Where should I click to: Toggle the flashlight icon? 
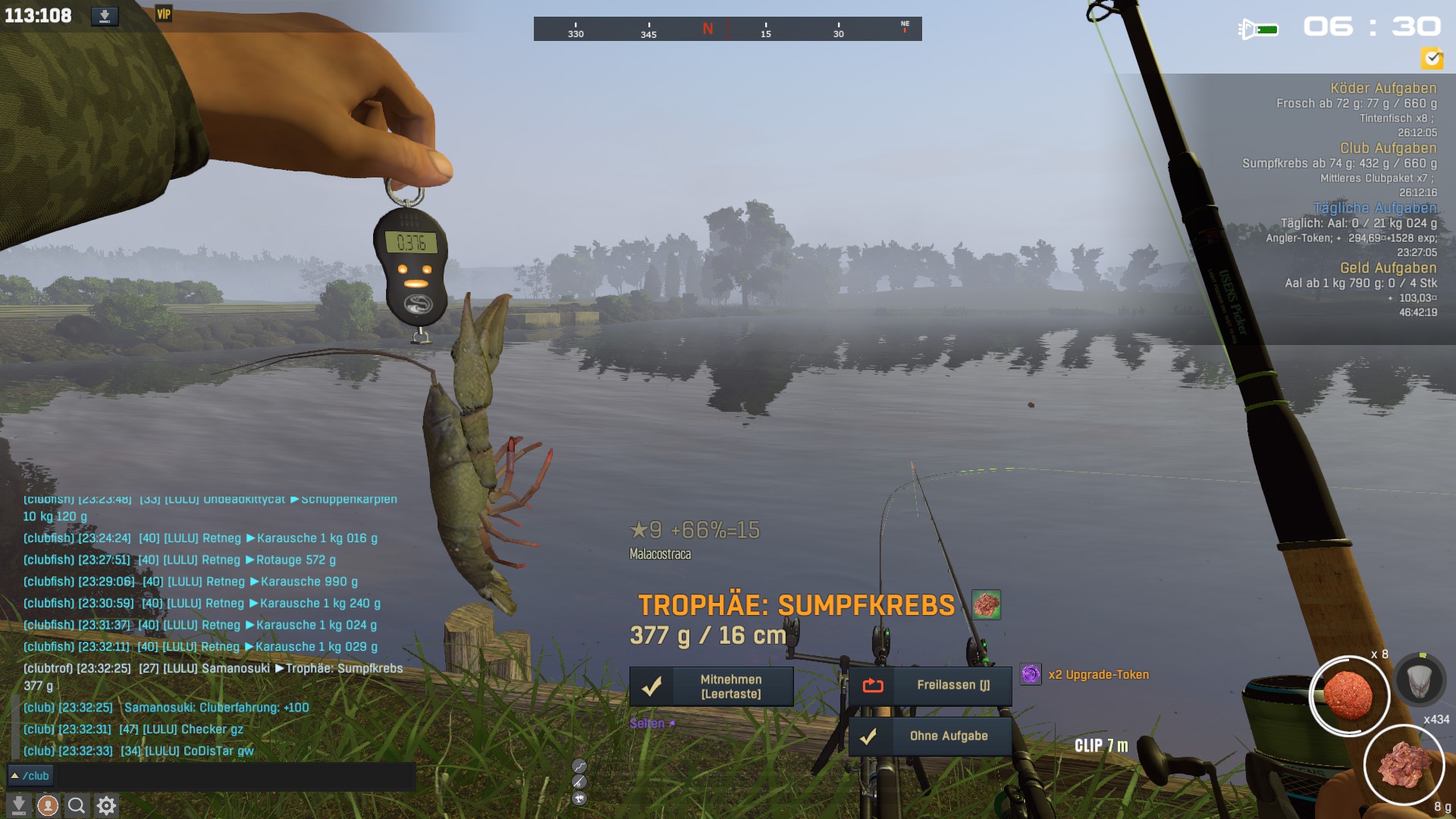[x=1258, y=30]
